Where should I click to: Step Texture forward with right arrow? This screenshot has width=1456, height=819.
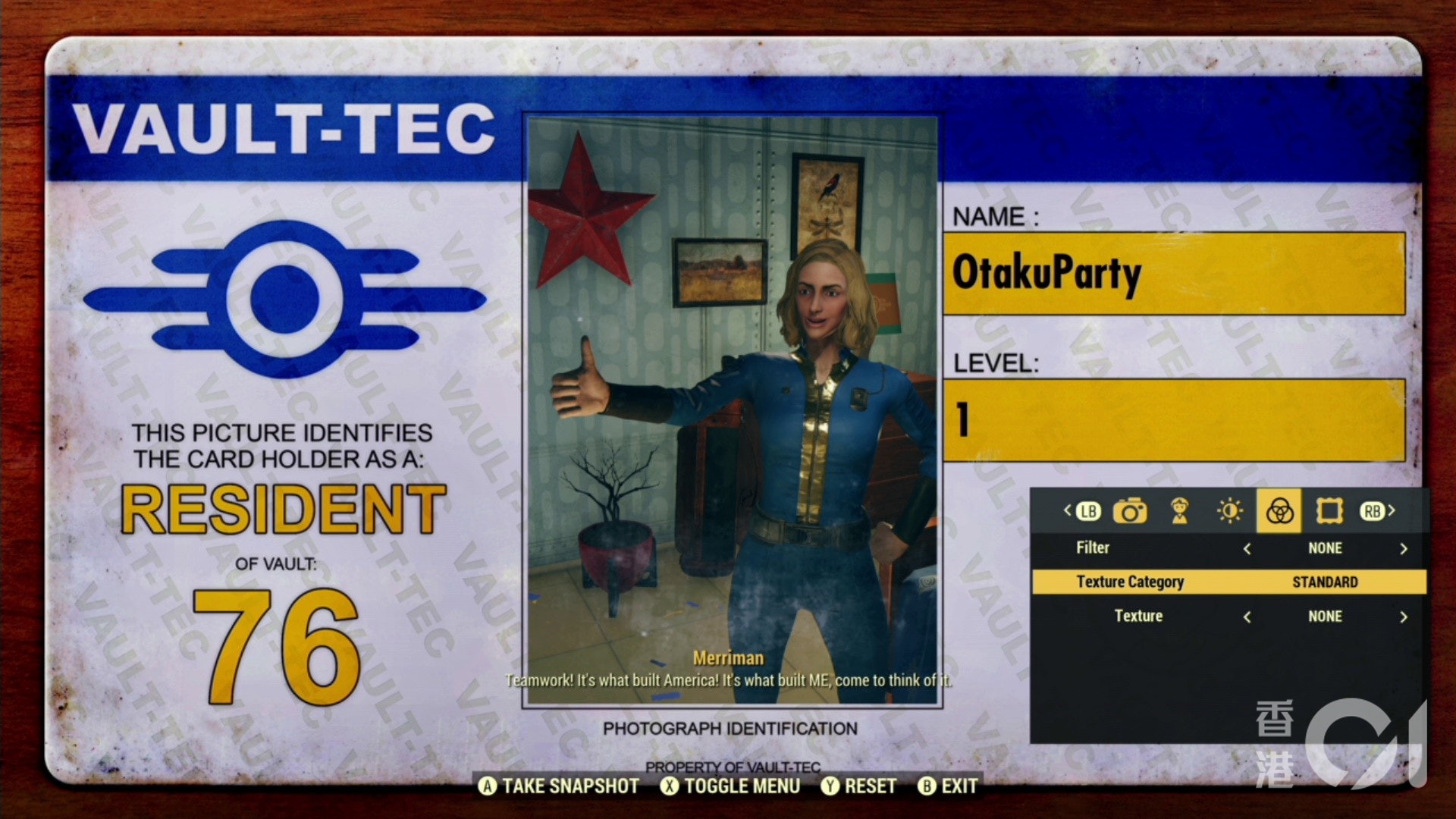point(1401,617)
